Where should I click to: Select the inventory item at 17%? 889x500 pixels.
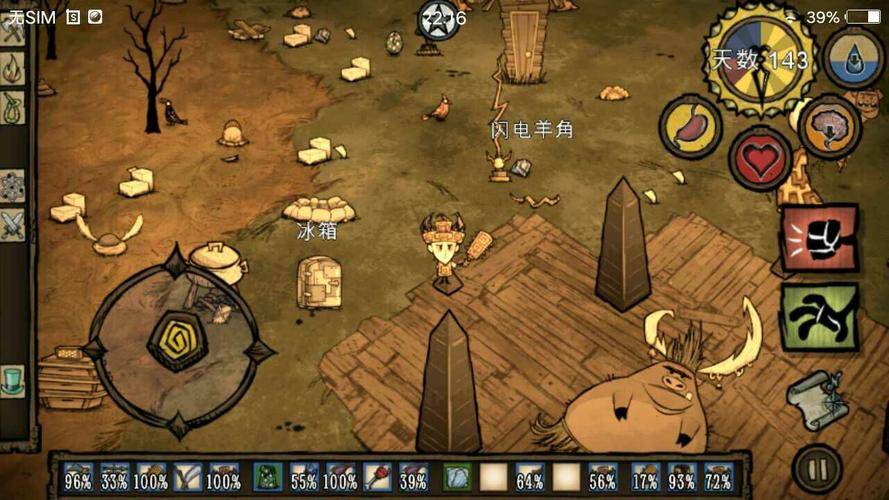pyautogui.click(x=645, y=476)
